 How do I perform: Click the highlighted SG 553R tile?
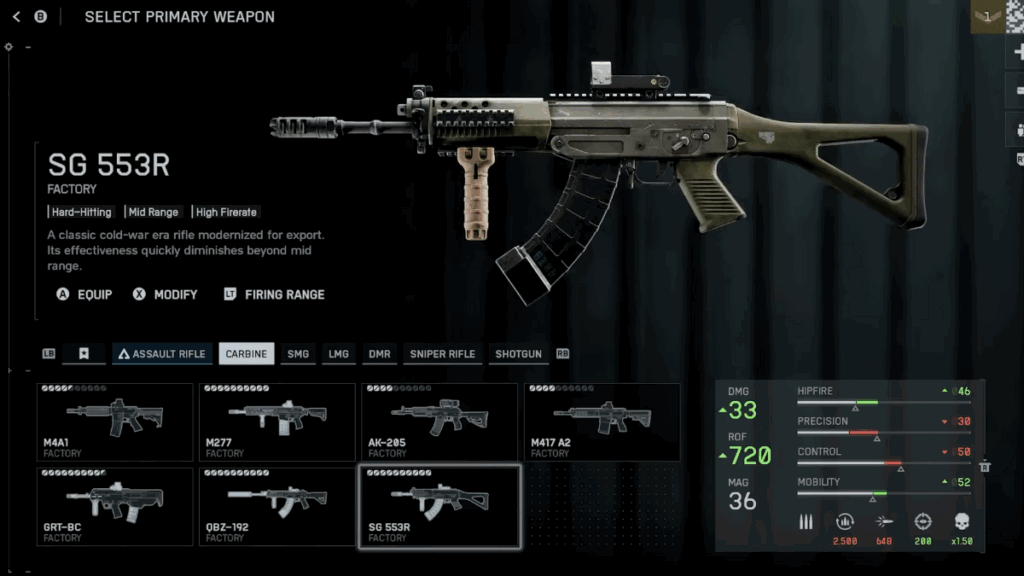point(439,505)
